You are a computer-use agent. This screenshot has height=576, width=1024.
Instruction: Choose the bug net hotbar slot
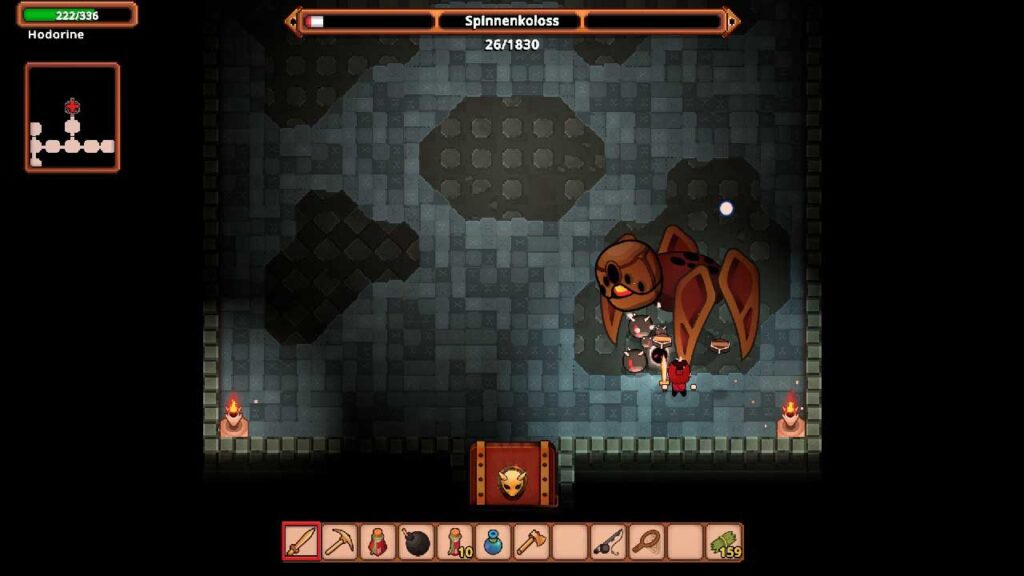point(647,542)
